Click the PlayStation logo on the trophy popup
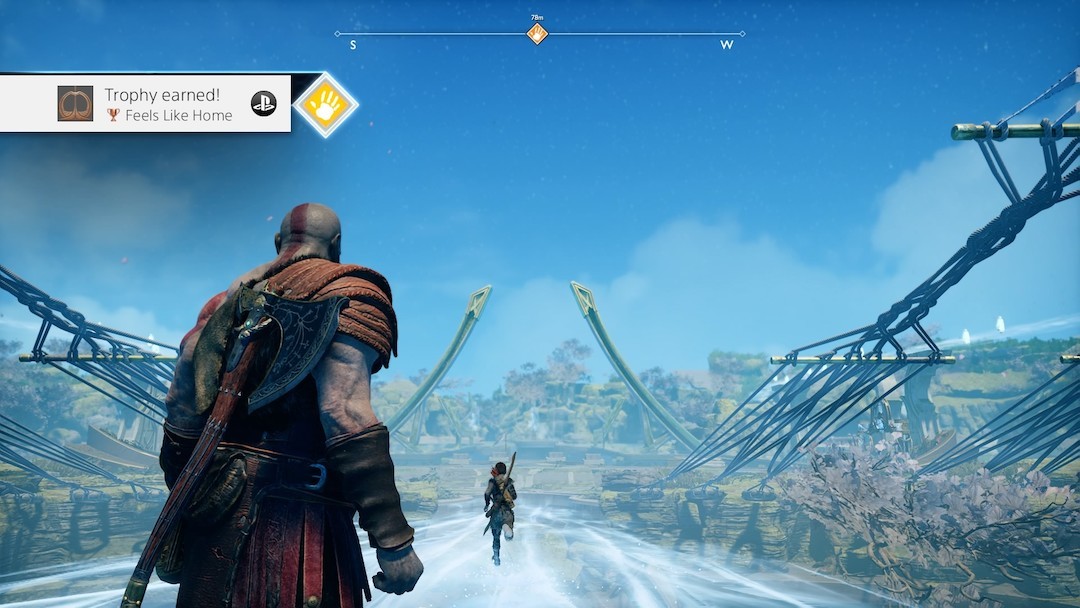 (263, 103)
